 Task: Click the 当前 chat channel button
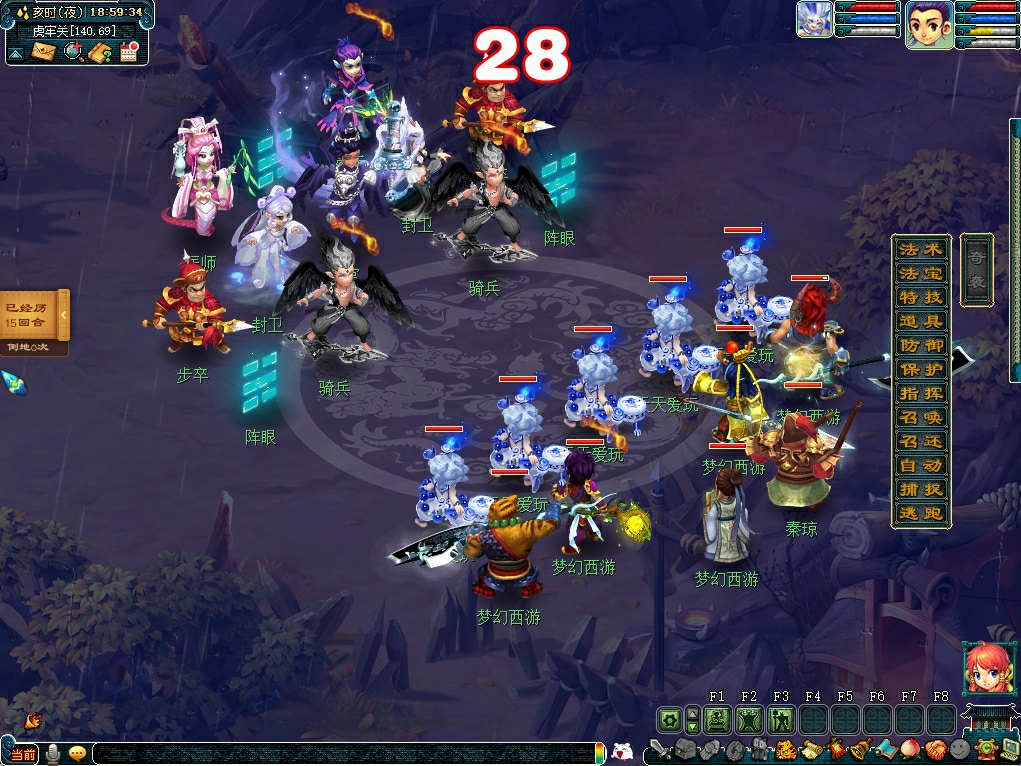pyautogui.click(x=22, y=754)
